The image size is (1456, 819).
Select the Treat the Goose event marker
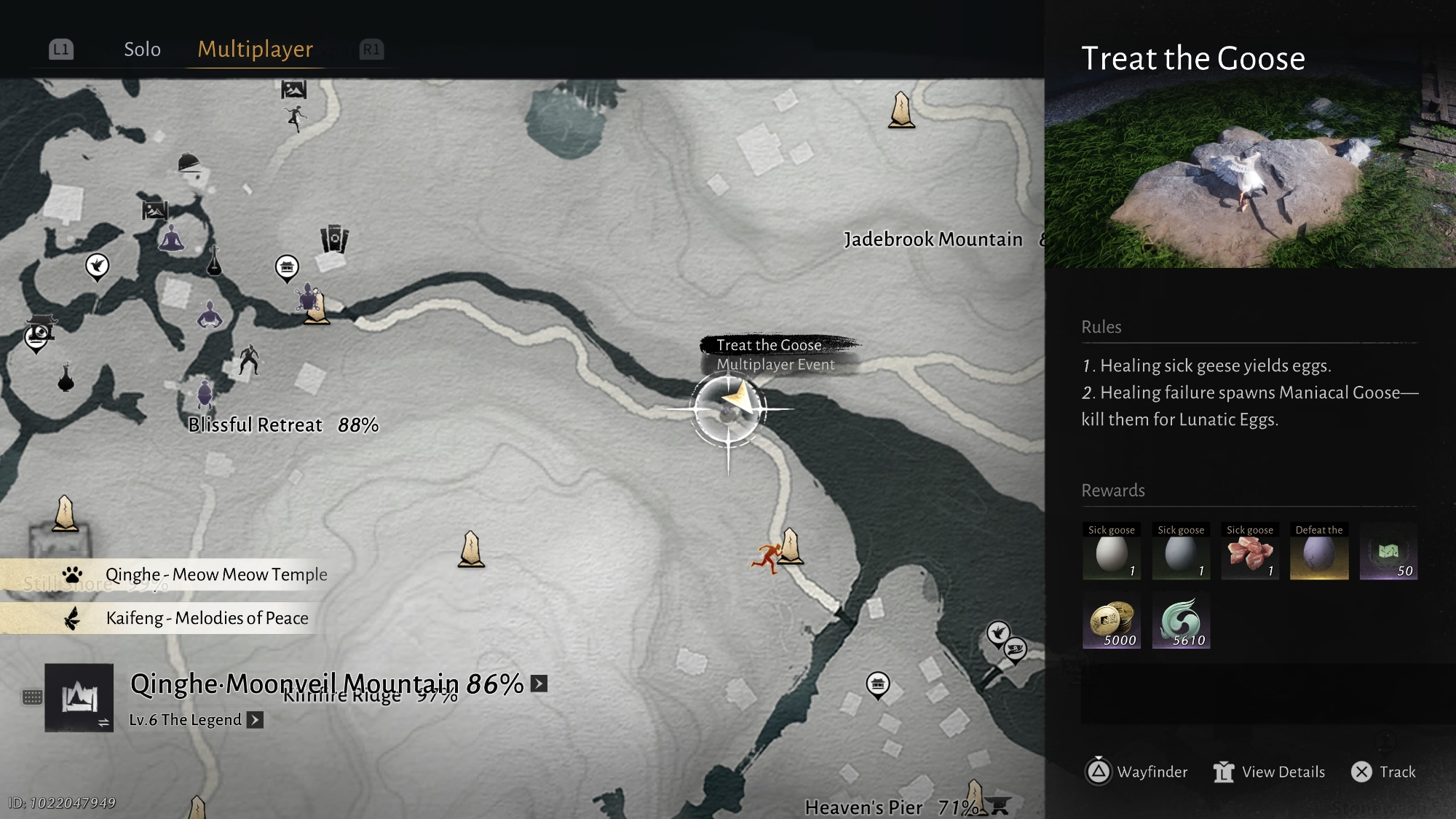729,409
